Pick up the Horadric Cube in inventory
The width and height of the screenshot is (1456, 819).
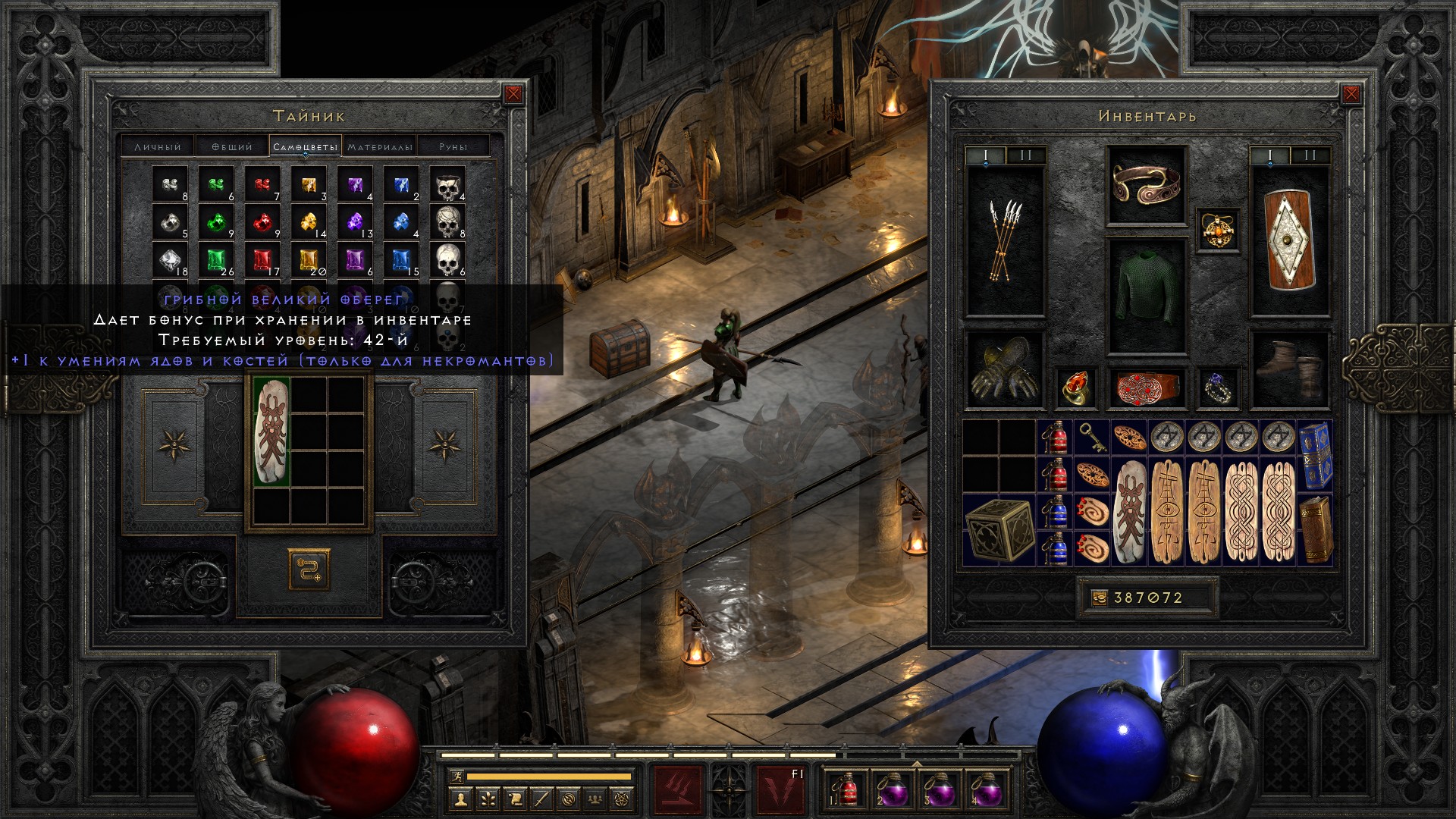coord(999,528)
